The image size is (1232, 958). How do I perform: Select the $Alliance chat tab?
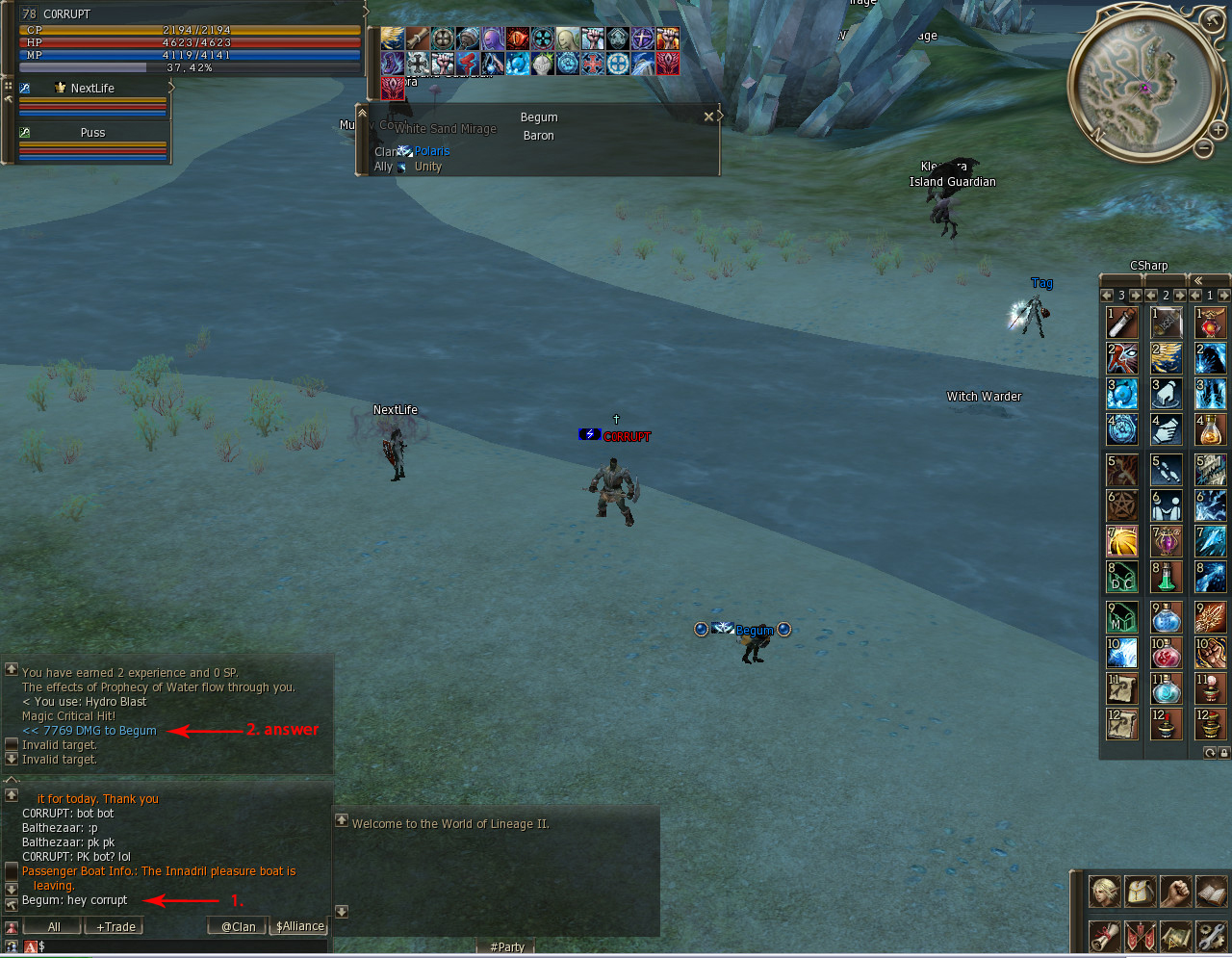click(299, 926)
